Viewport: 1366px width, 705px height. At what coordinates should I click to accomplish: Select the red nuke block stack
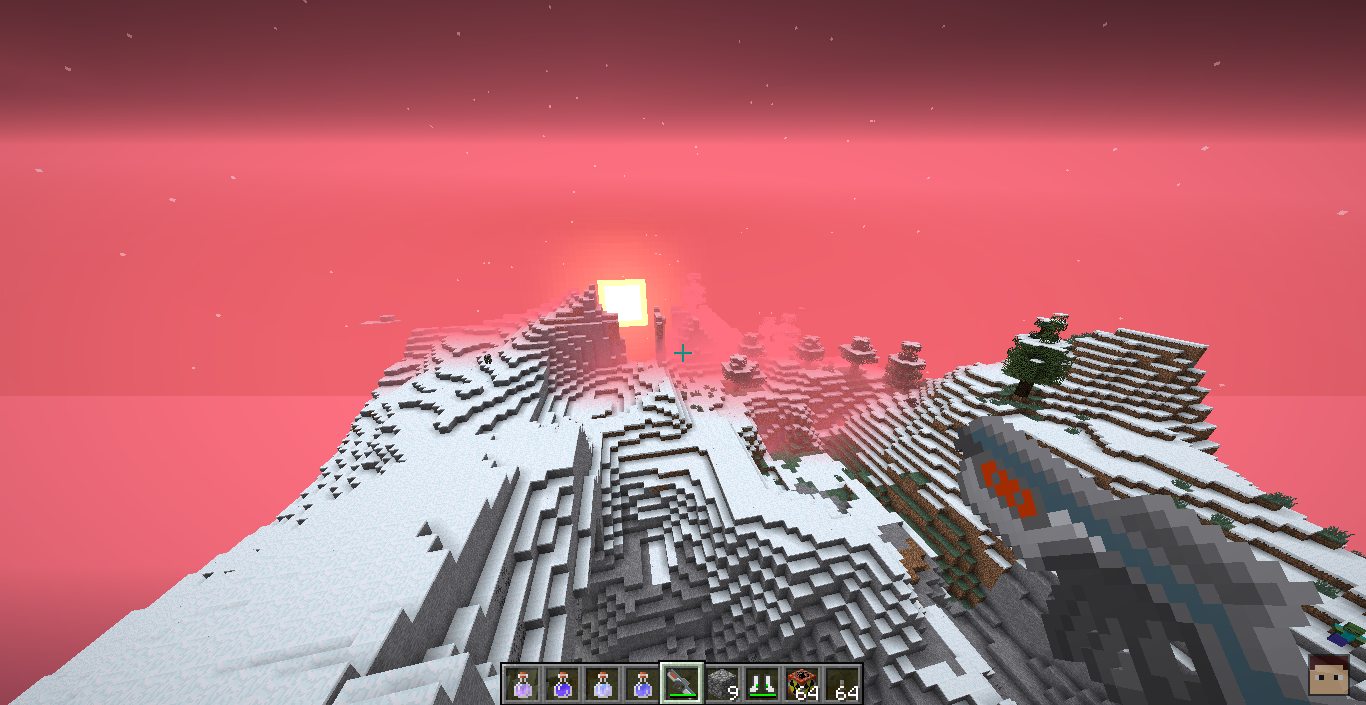point(802,684)
